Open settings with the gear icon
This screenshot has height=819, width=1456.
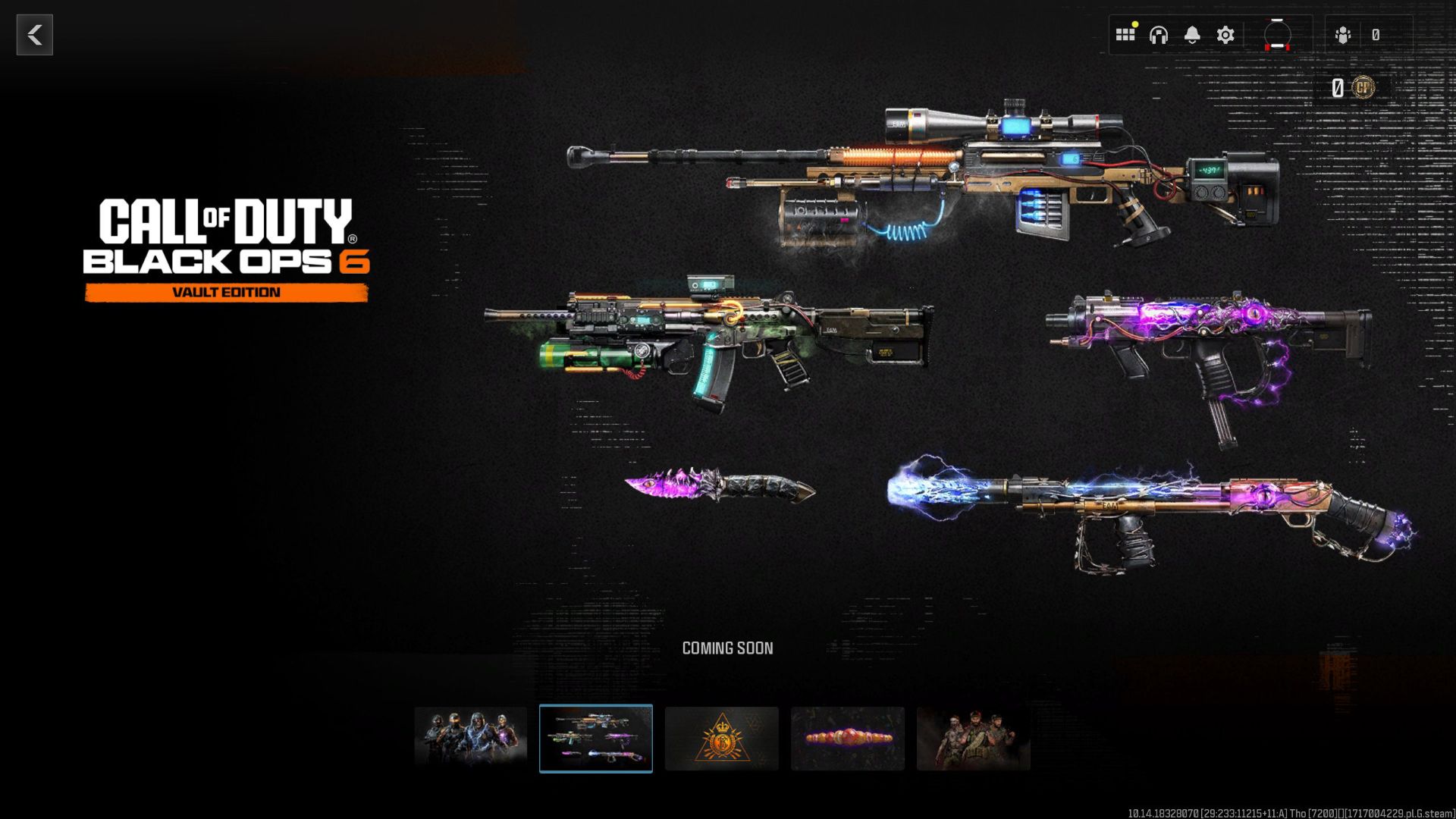(x=1225, y=34)
